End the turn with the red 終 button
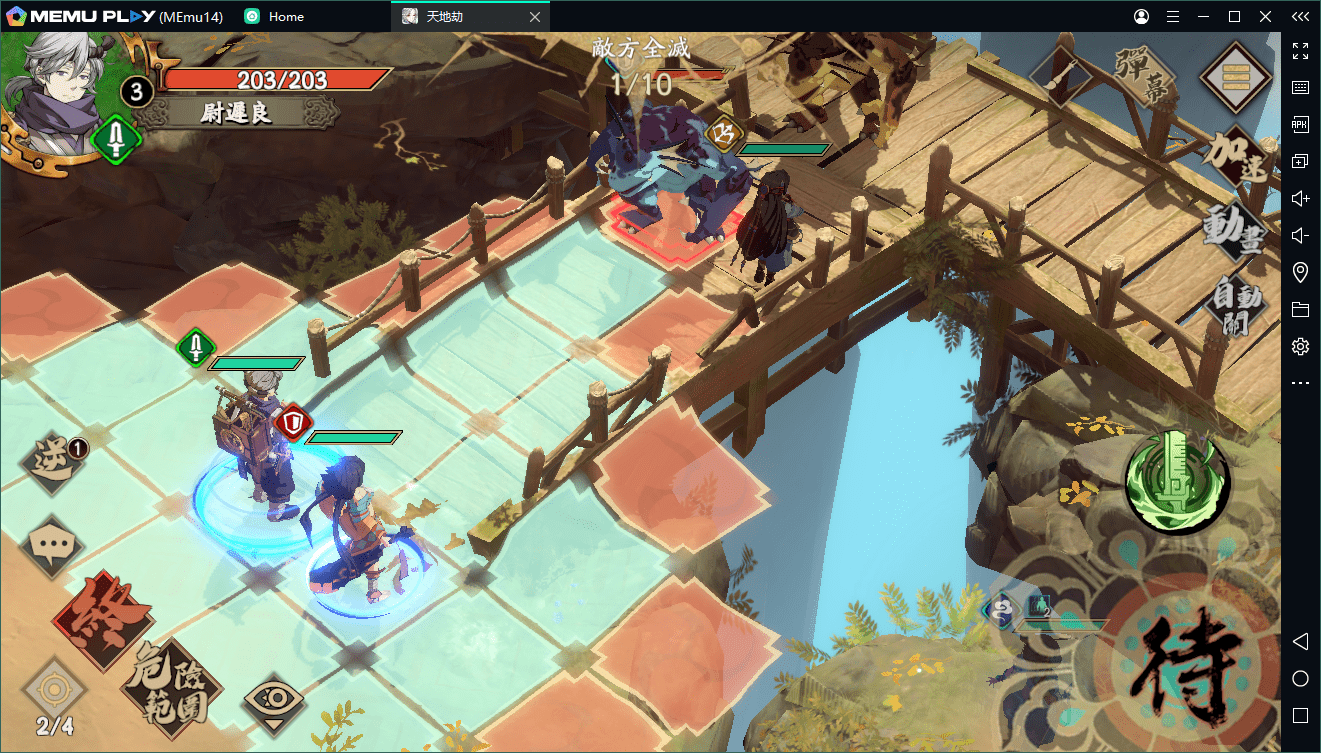 tap(103, 620)
